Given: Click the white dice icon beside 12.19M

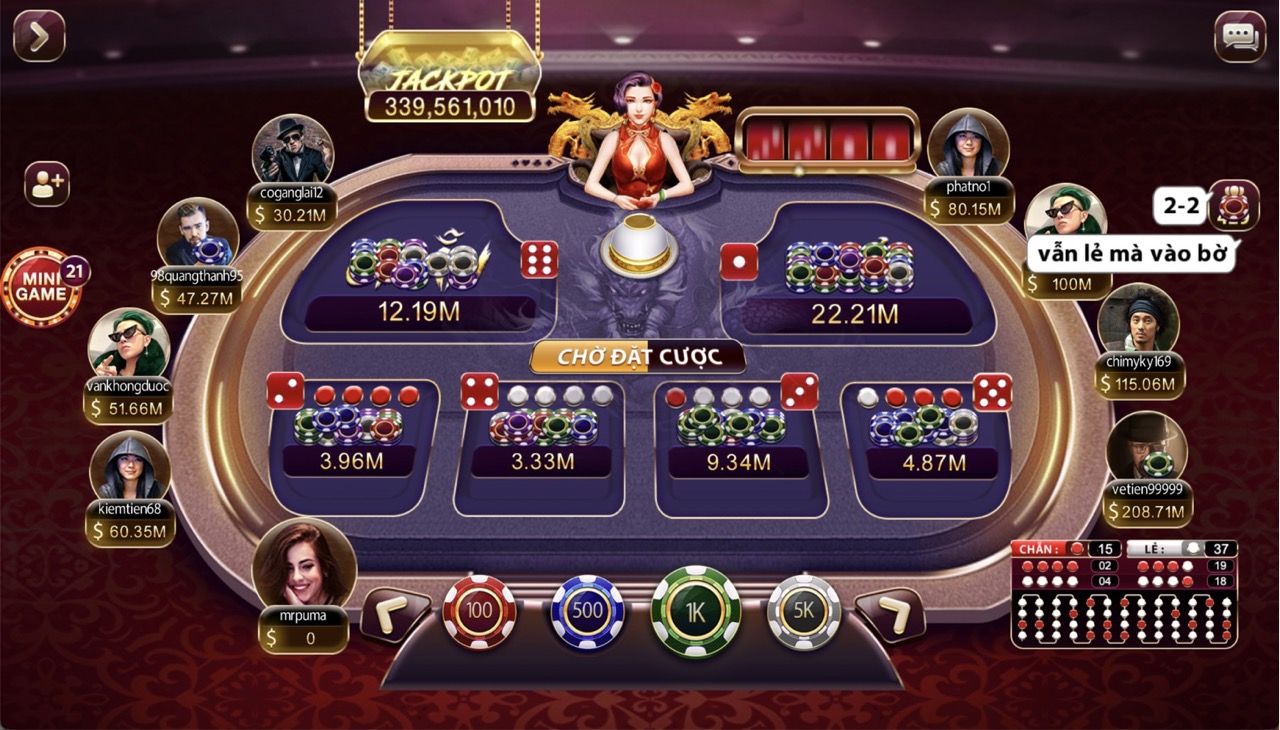Looking at the screenshot, I should click(539, 260).
